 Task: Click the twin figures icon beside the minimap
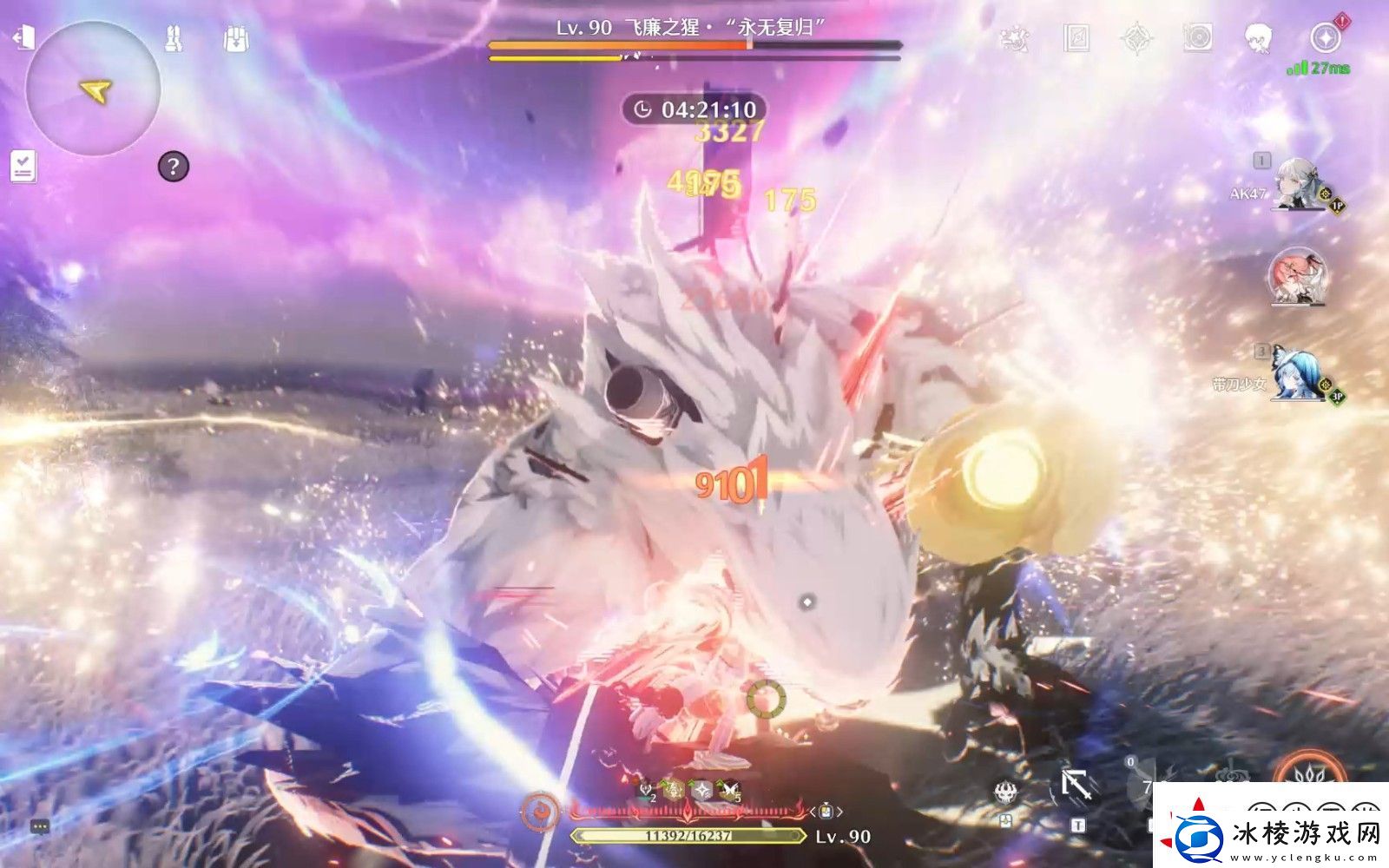click(174, 39)
